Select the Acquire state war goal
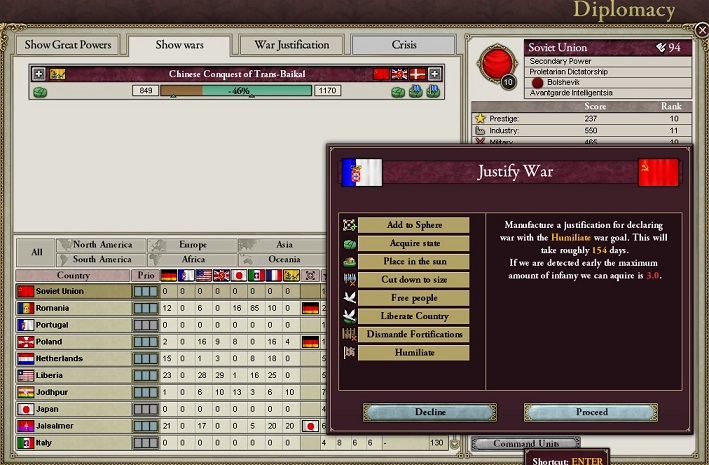This screenshot has height=465, width=709. click(413, 243)
